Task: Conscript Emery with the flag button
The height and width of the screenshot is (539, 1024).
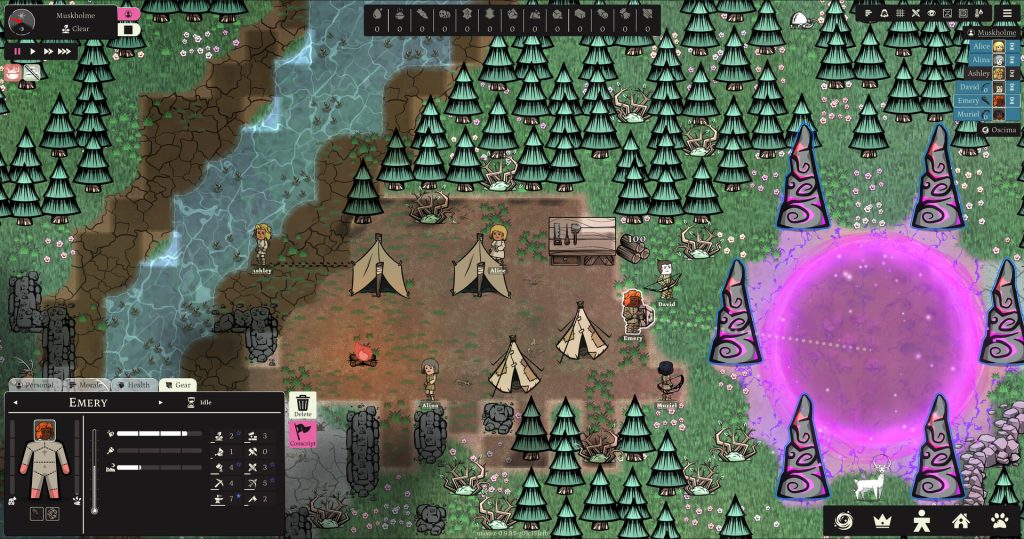Action: [303, 435]
